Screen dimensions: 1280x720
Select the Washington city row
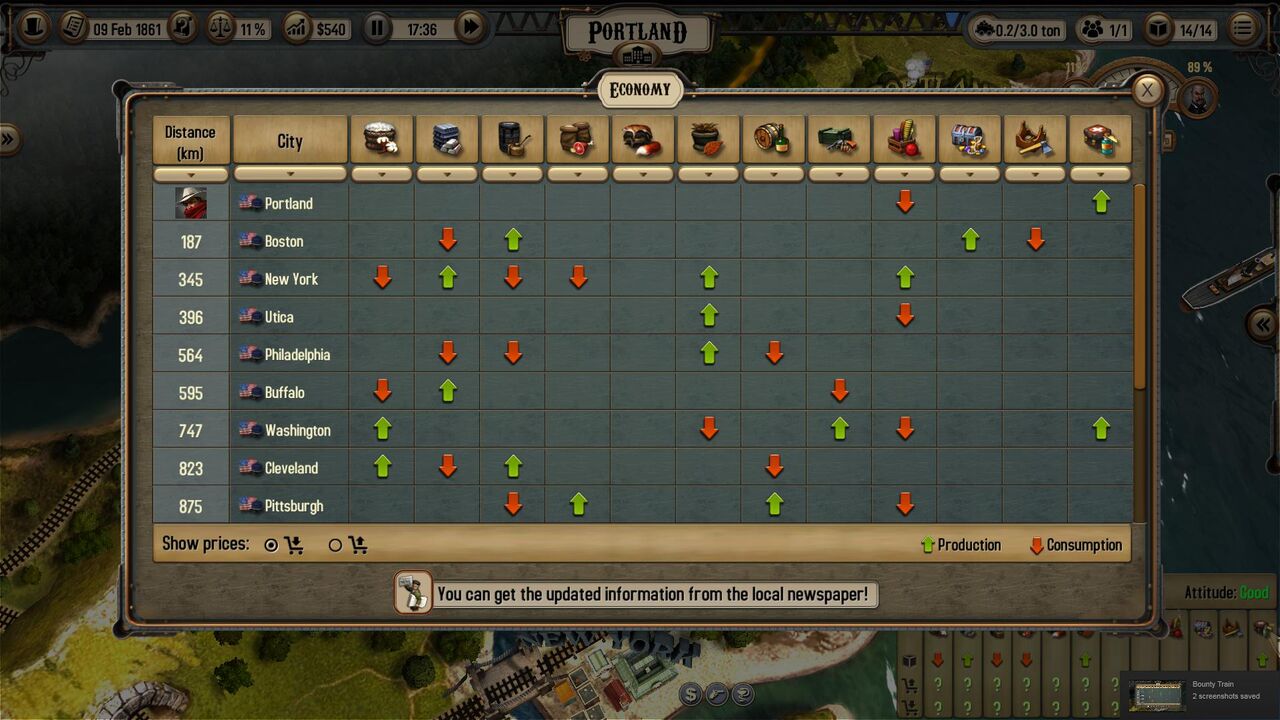tap(297, 431)
